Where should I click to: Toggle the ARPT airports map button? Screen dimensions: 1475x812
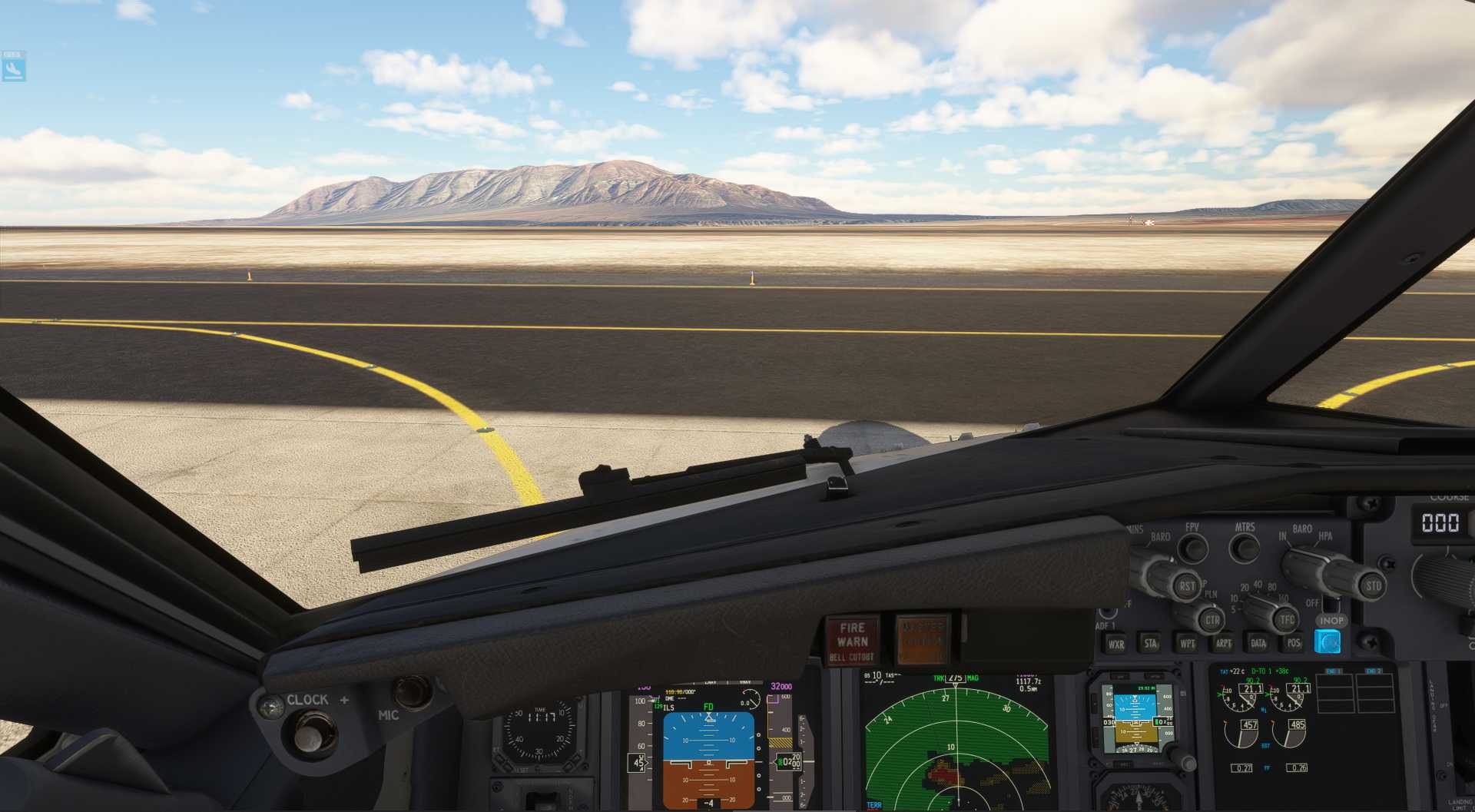coord(1223,643)
